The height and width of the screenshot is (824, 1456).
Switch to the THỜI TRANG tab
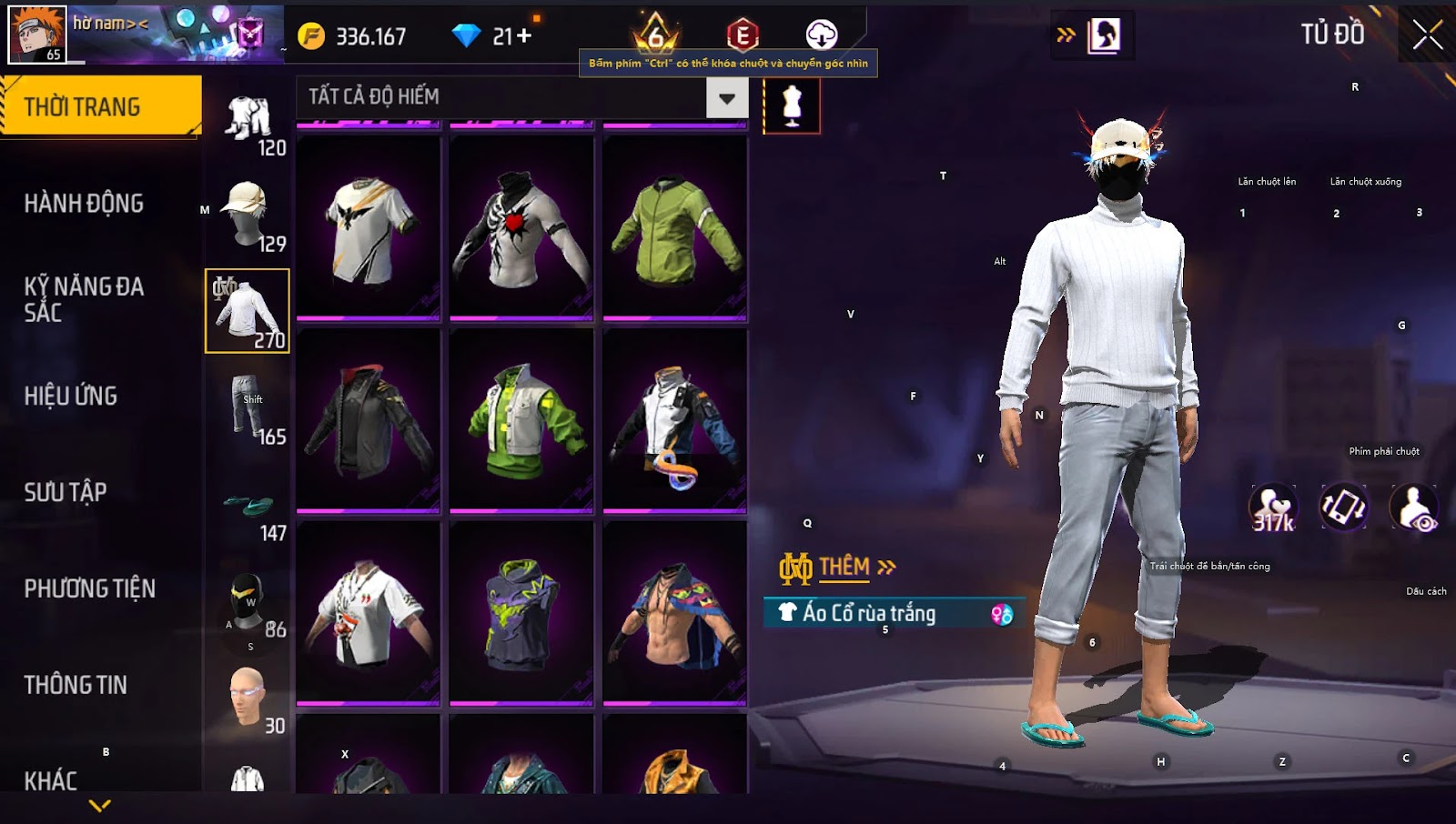[100, 106]
